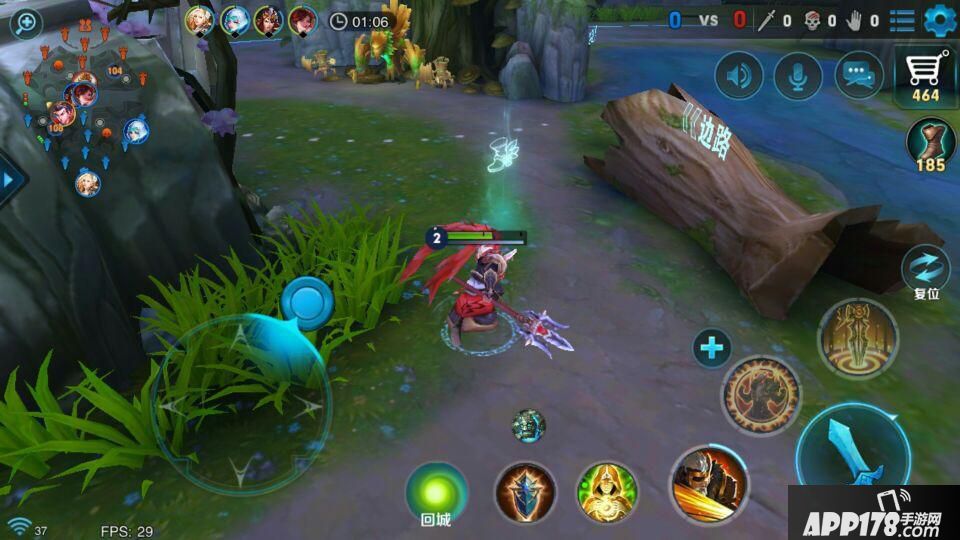
Task: Click the blue plus skill upgrade button
Action: tap(712, 348)
